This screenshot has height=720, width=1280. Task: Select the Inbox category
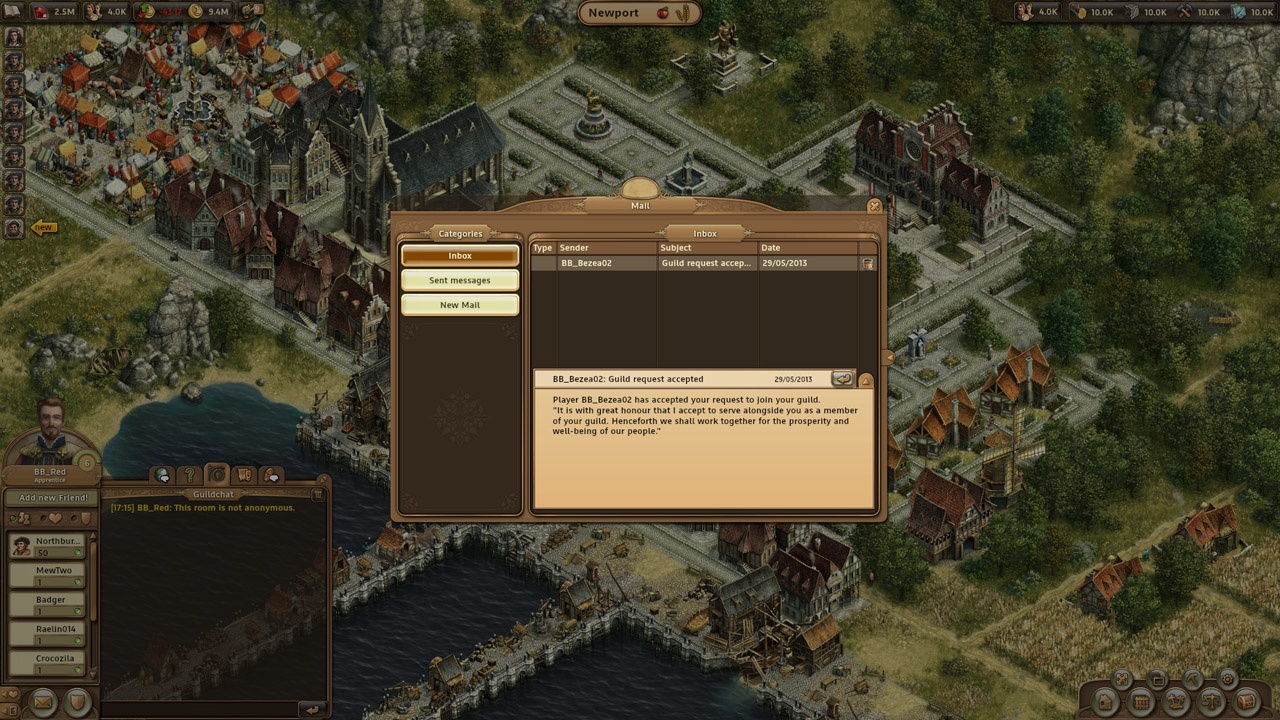[460, 256]
